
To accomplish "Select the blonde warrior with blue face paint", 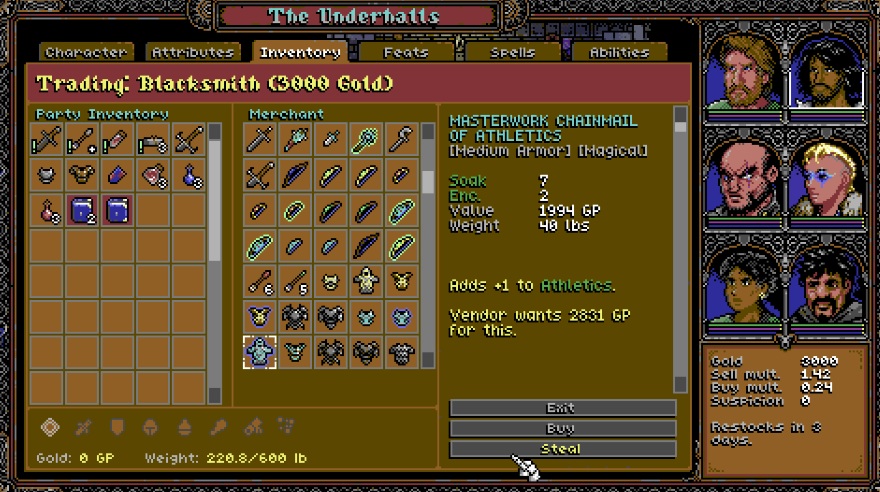I will click(x=824, y=179).
